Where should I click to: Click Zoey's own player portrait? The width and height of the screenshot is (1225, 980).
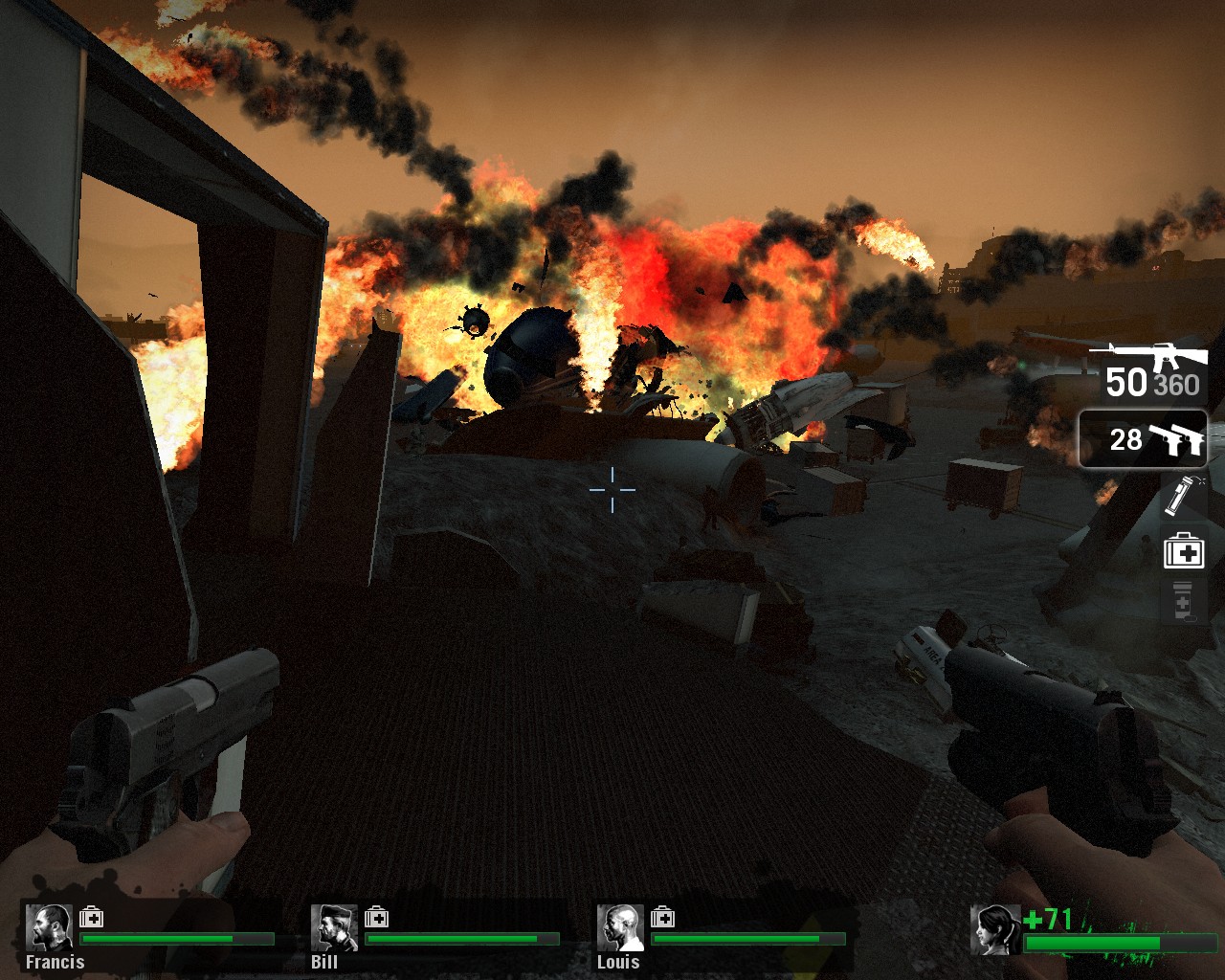coord(995,929)
